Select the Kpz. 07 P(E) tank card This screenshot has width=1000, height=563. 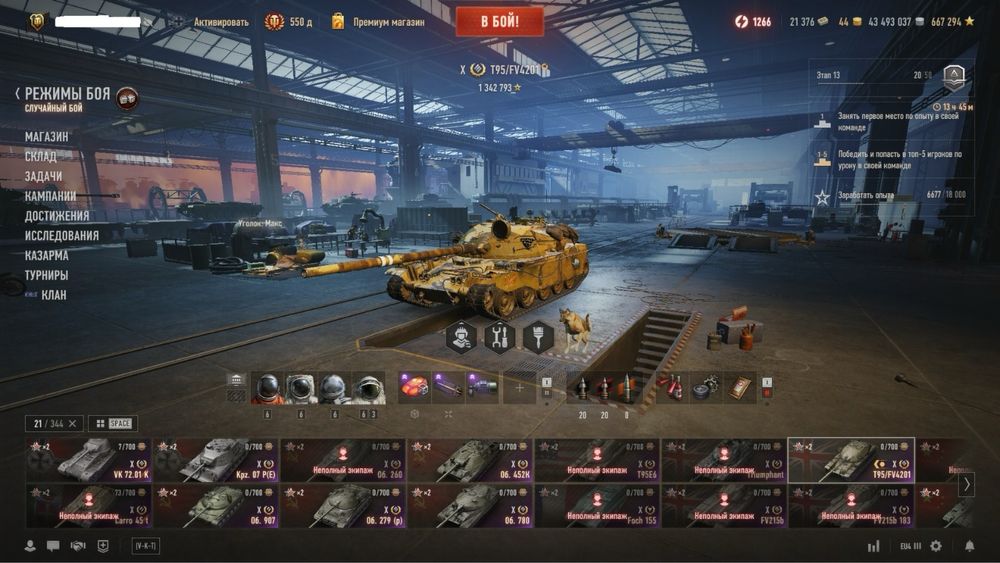pos(216,460)
